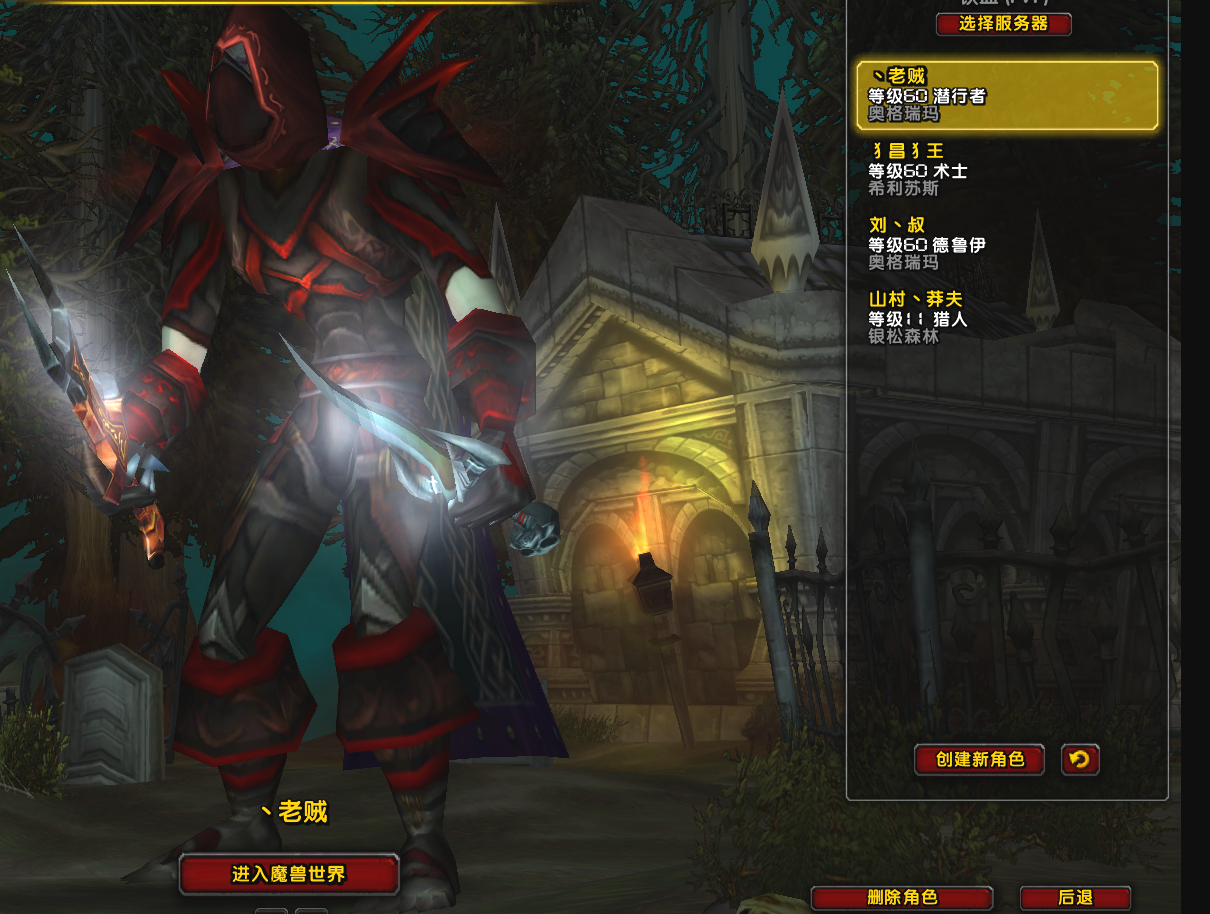The image size is (1210, 914).
Task: Pick the level 11 hunter 山村、莽夫
Action: point(1006,318)
